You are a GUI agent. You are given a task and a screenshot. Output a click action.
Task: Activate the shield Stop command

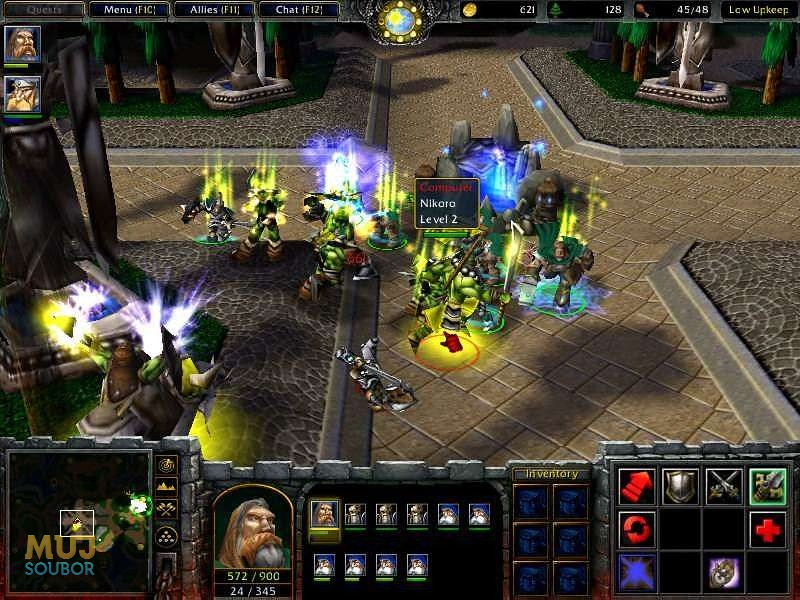pyautogui.click(x=680, y=486)
